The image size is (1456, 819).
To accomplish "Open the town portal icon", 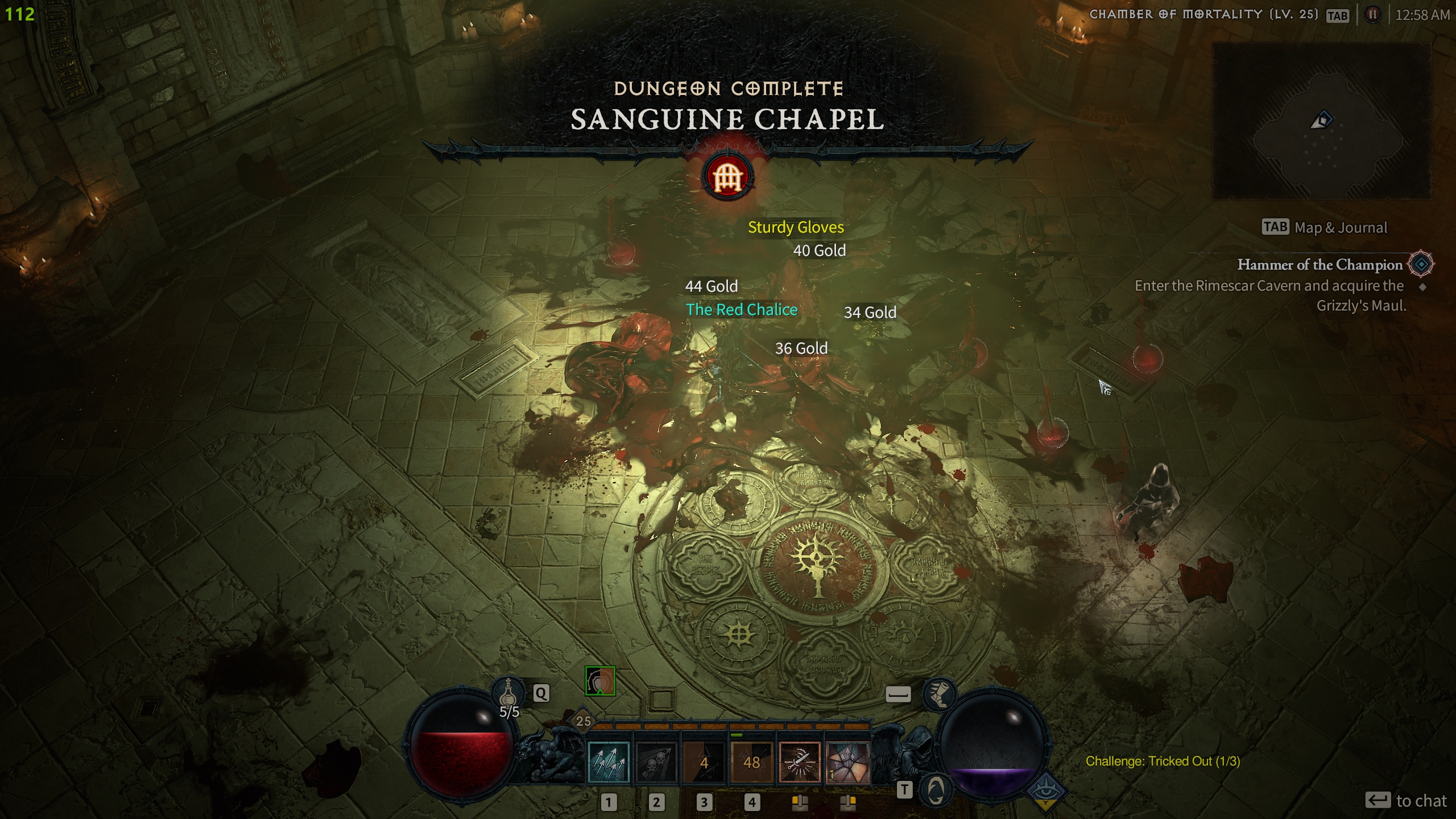I will (936, 789).
